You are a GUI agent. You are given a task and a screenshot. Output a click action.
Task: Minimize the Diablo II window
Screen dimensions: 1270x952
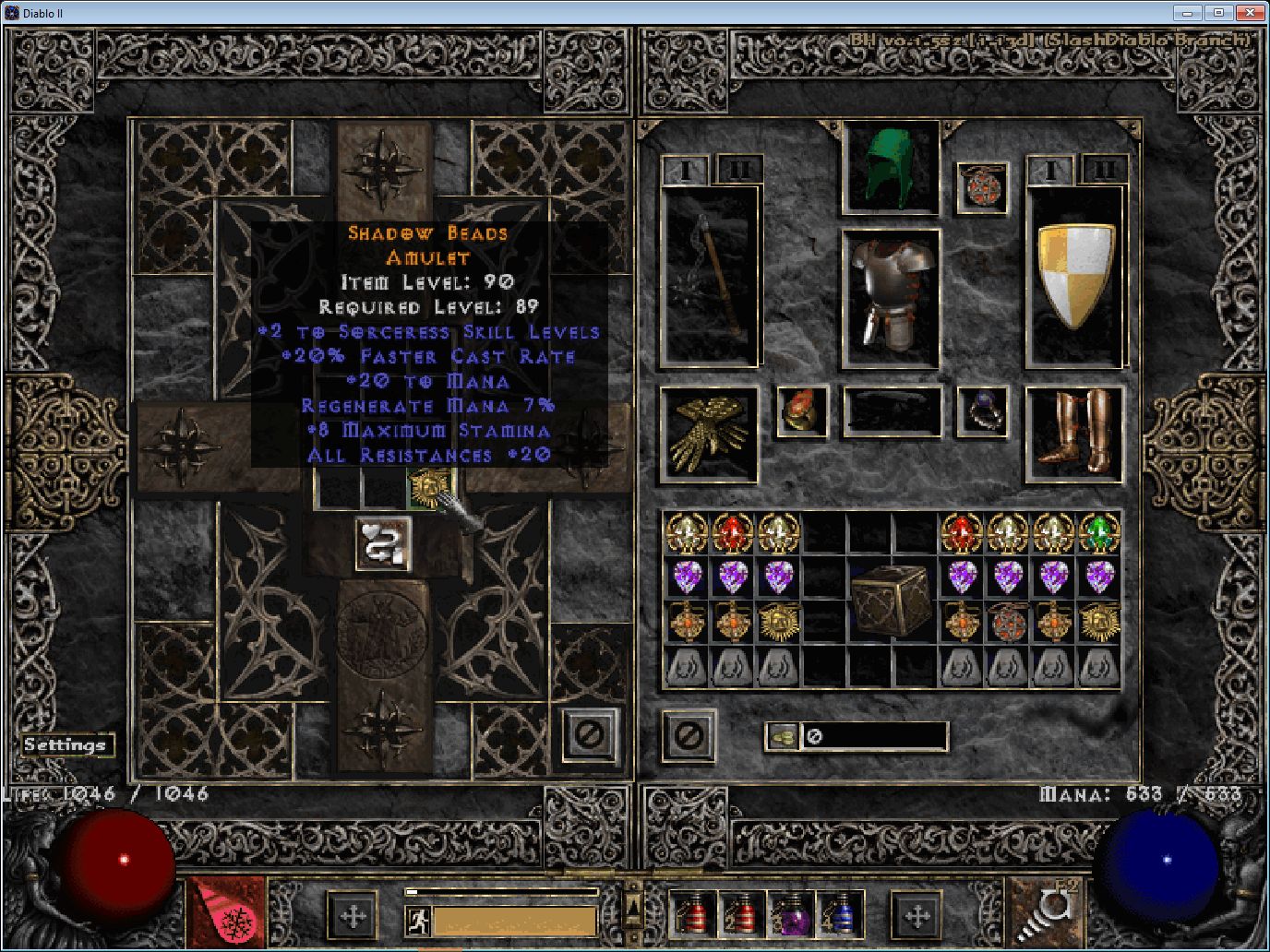[x=1188, y=13]
